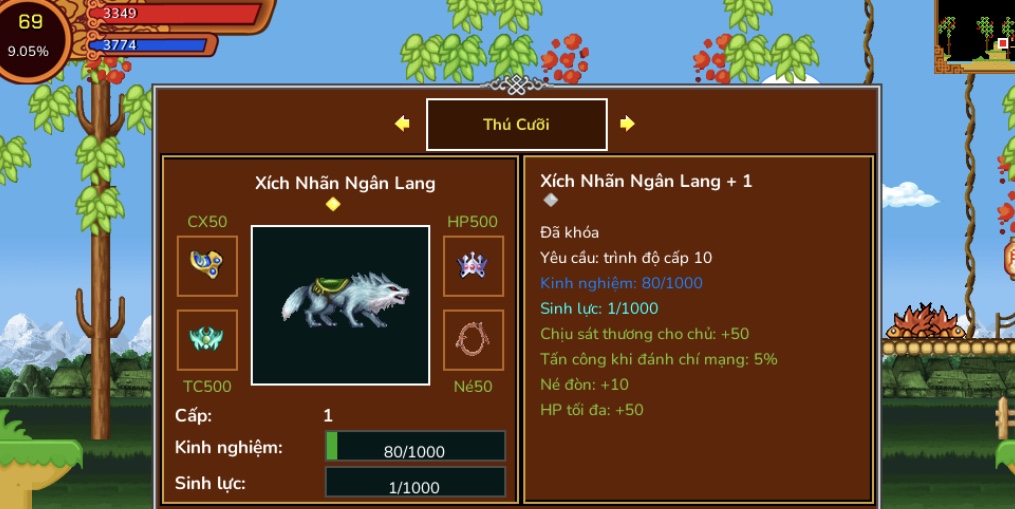Select the TC500 mount equipment slot
This screenshot has width=1015, height=509.
[x=207, y=340]
